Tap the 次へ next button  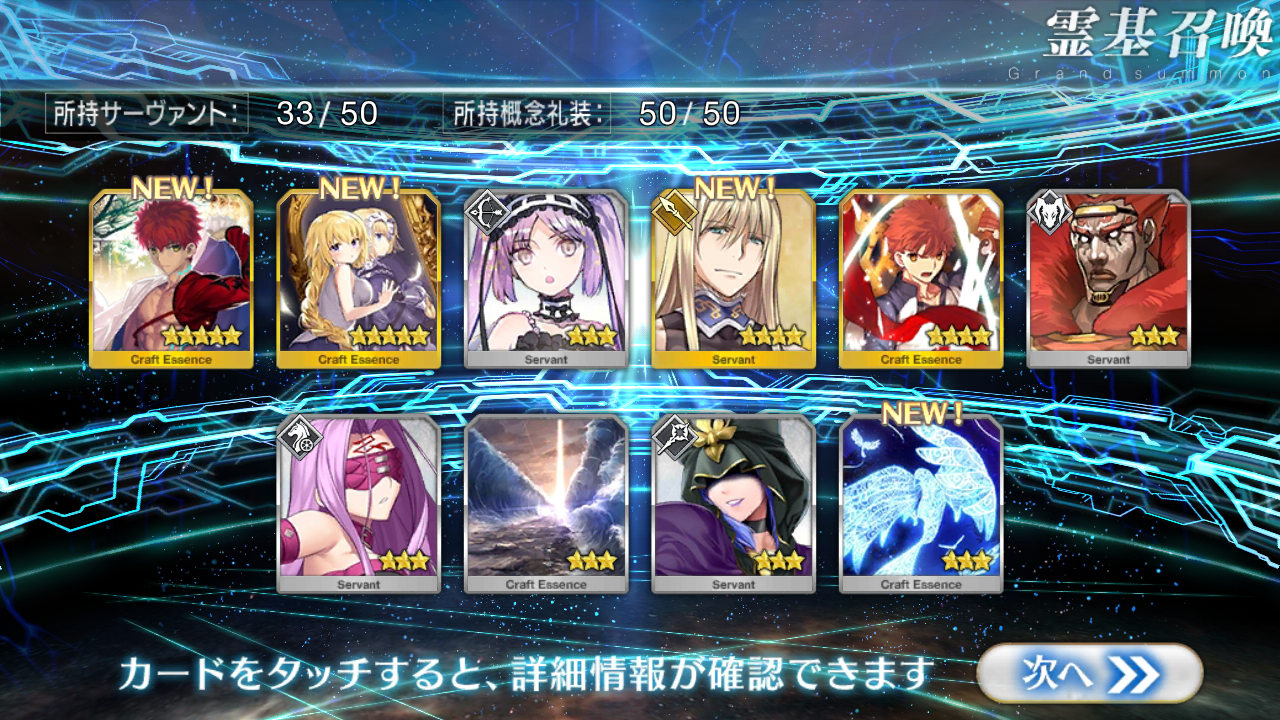1088,673
